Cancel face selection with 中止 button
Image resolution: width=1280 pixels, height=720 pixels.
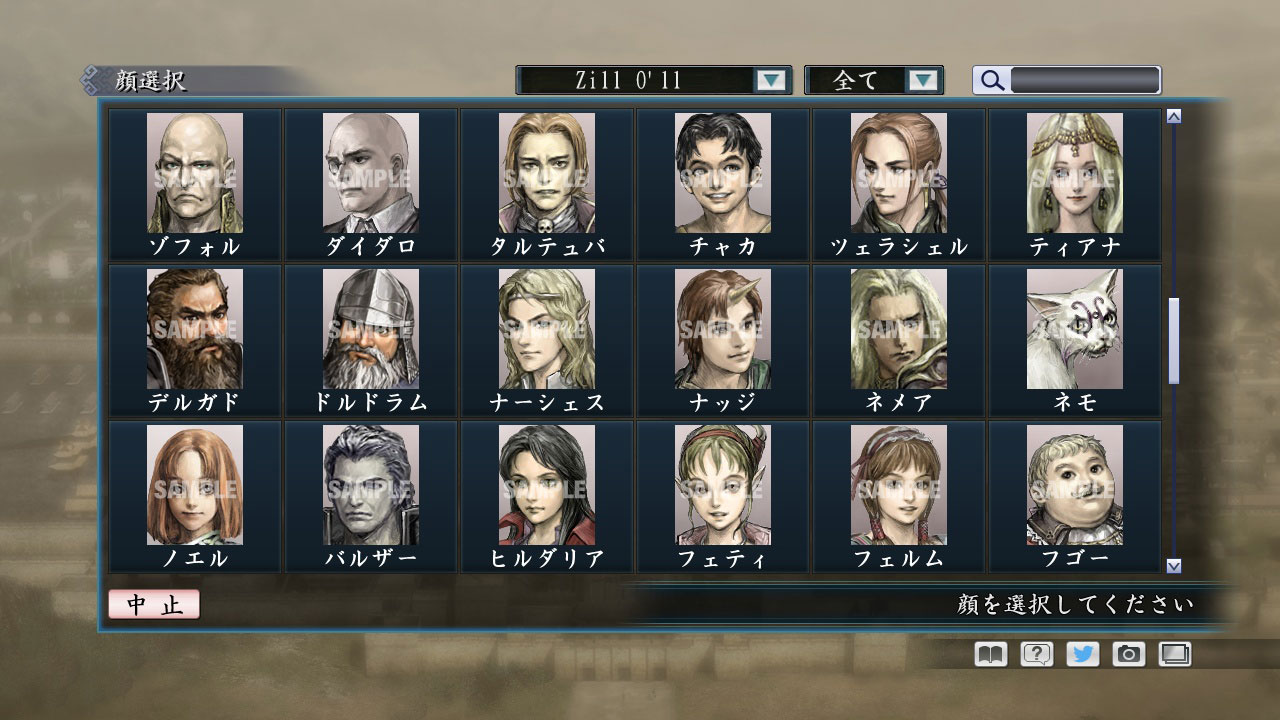154,605
